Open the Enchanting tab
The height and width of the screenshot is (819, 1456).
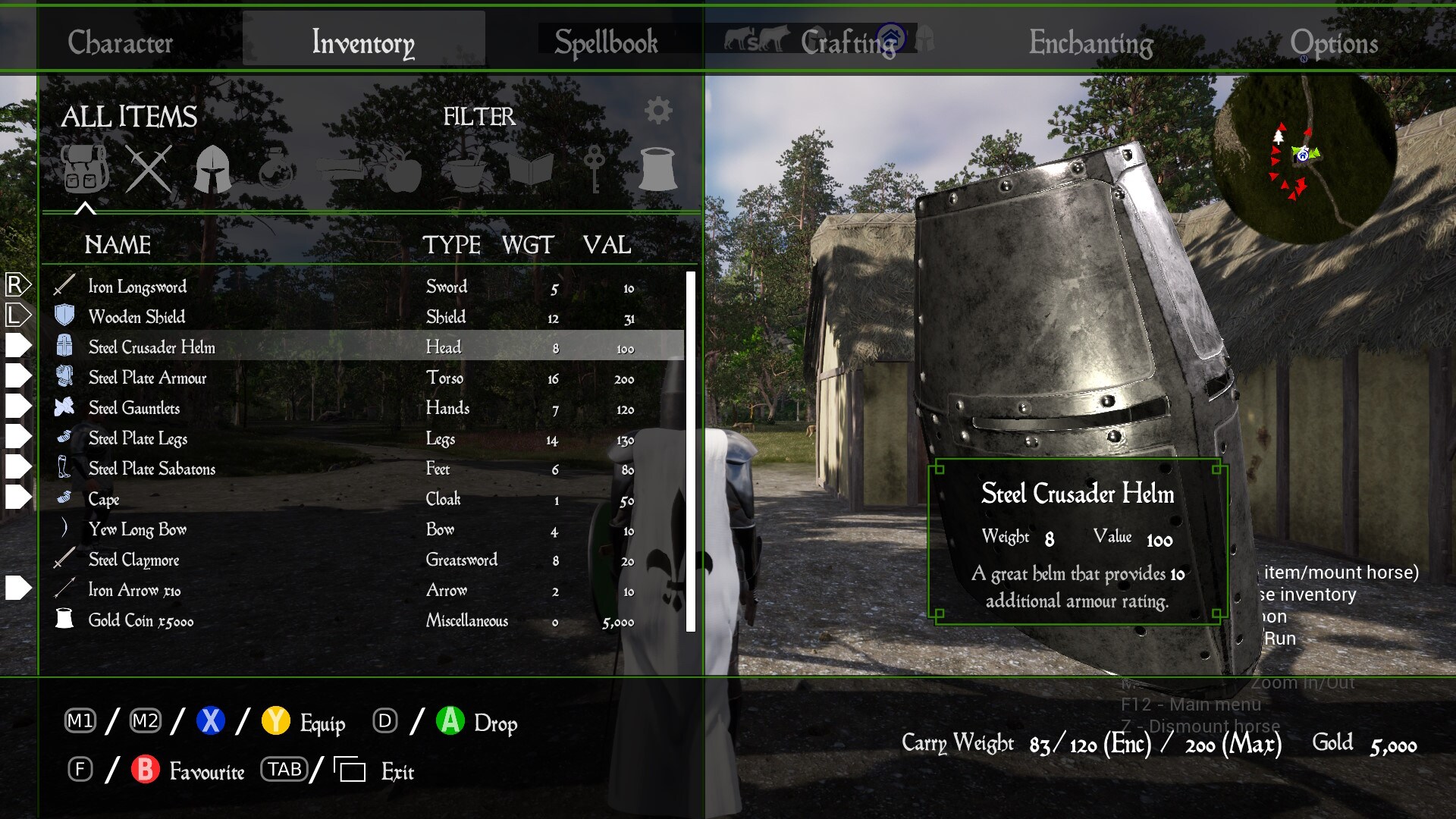1091,43
